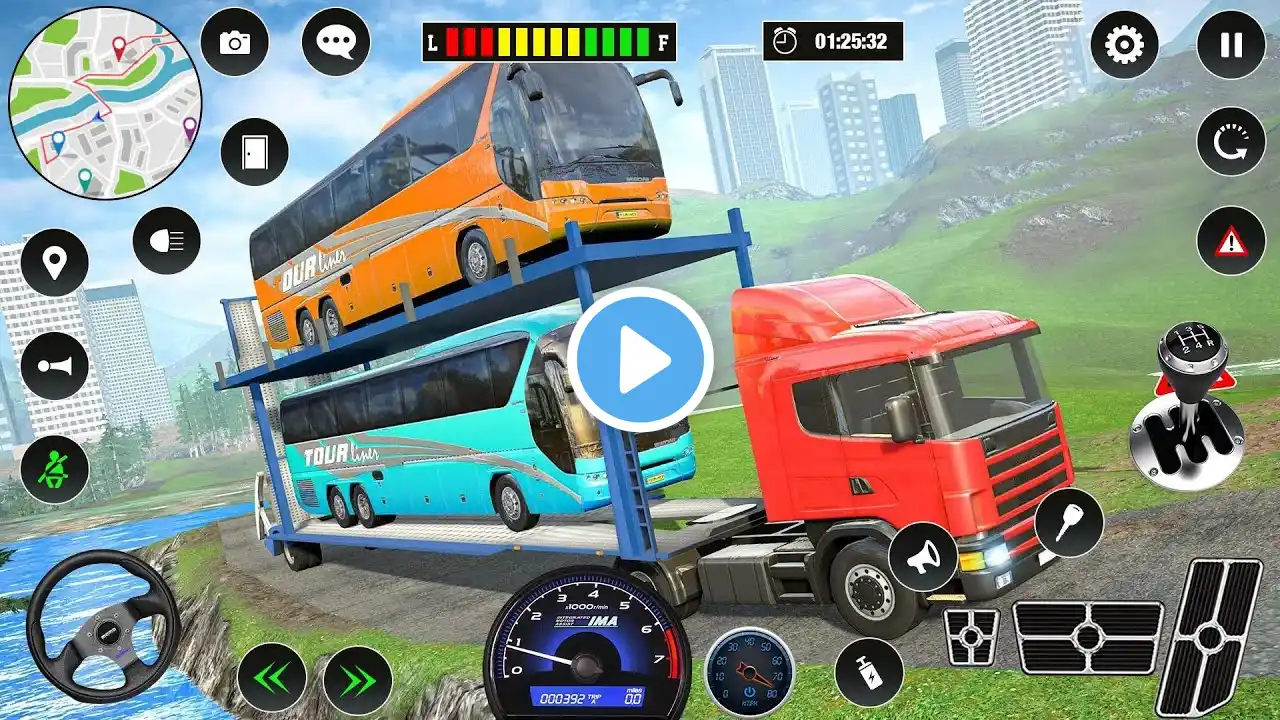Click the steering wheel control
The width and height of the screenshot is (1280, 720).
tap(103, 626)
